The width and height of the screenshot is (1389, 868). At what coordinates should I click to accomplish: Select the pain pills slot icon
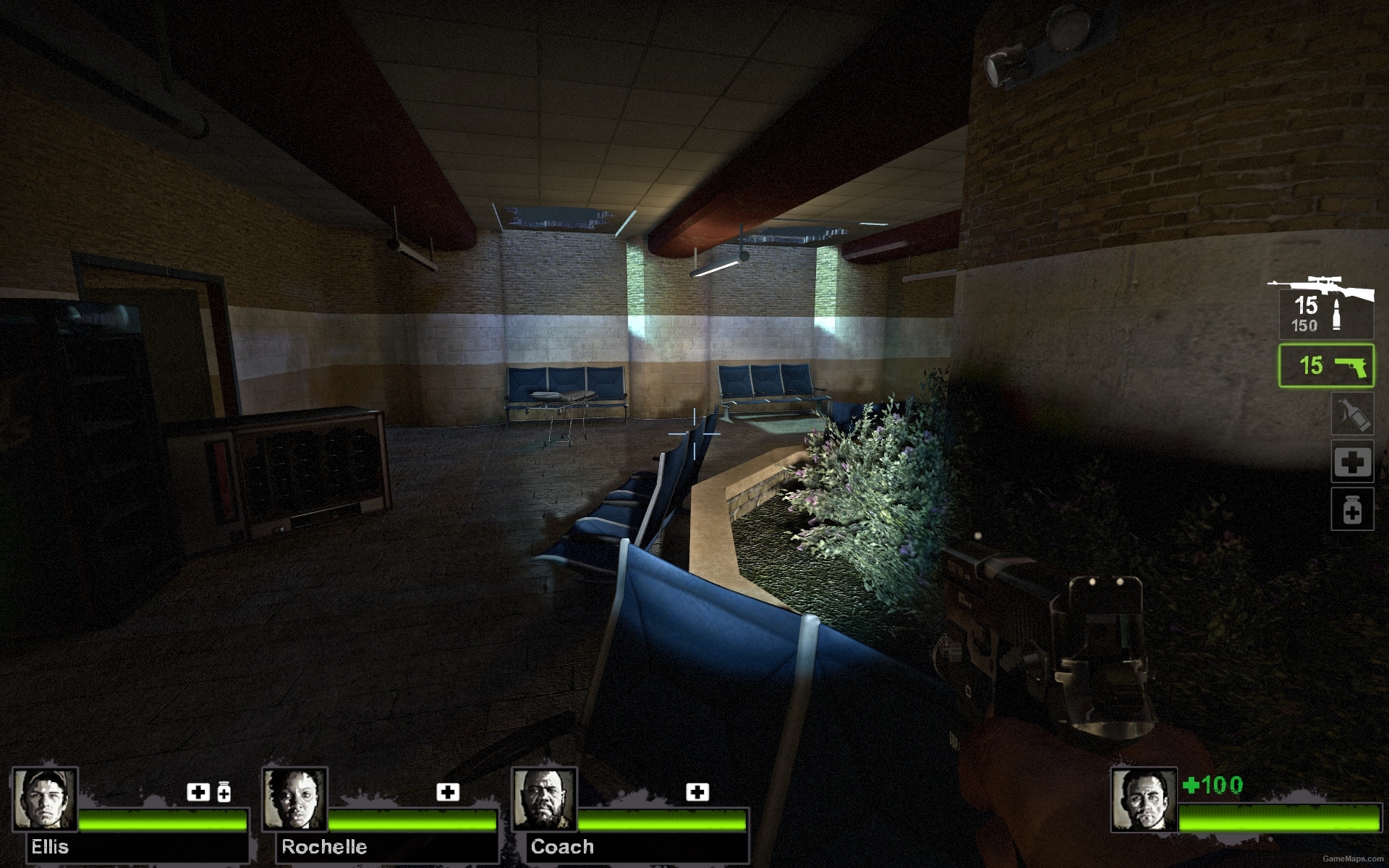point(1352,509)
